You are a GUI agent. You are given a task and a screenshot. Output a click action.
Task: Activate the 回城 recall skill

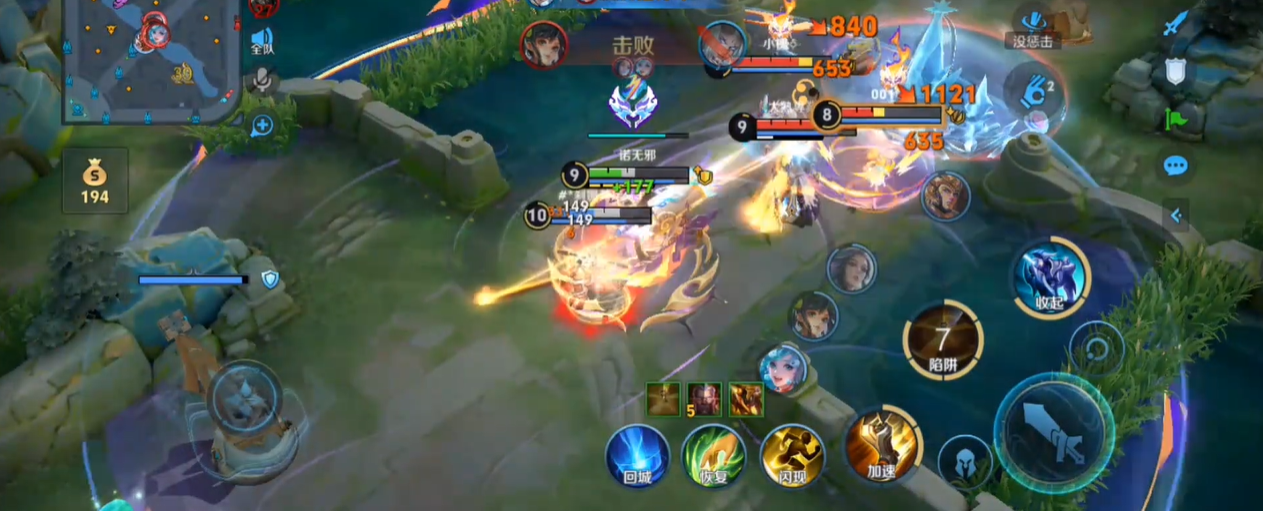pos(637,456)
